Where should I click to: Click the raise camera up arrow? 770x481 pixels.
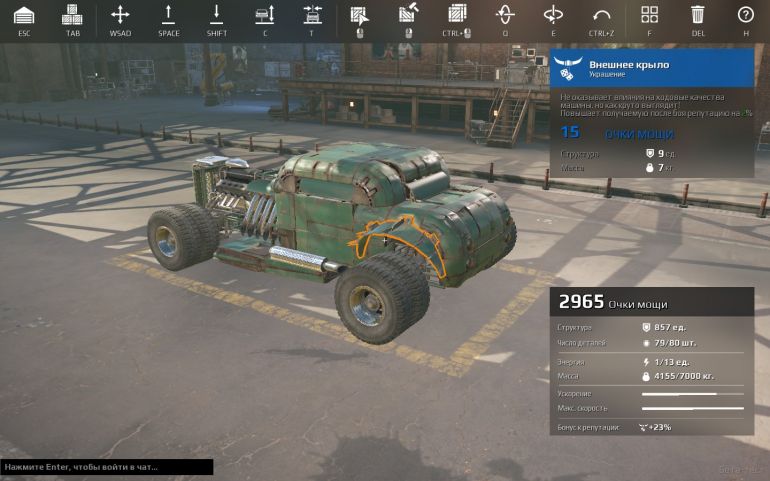pyautogui.click(x=168, y=15)
